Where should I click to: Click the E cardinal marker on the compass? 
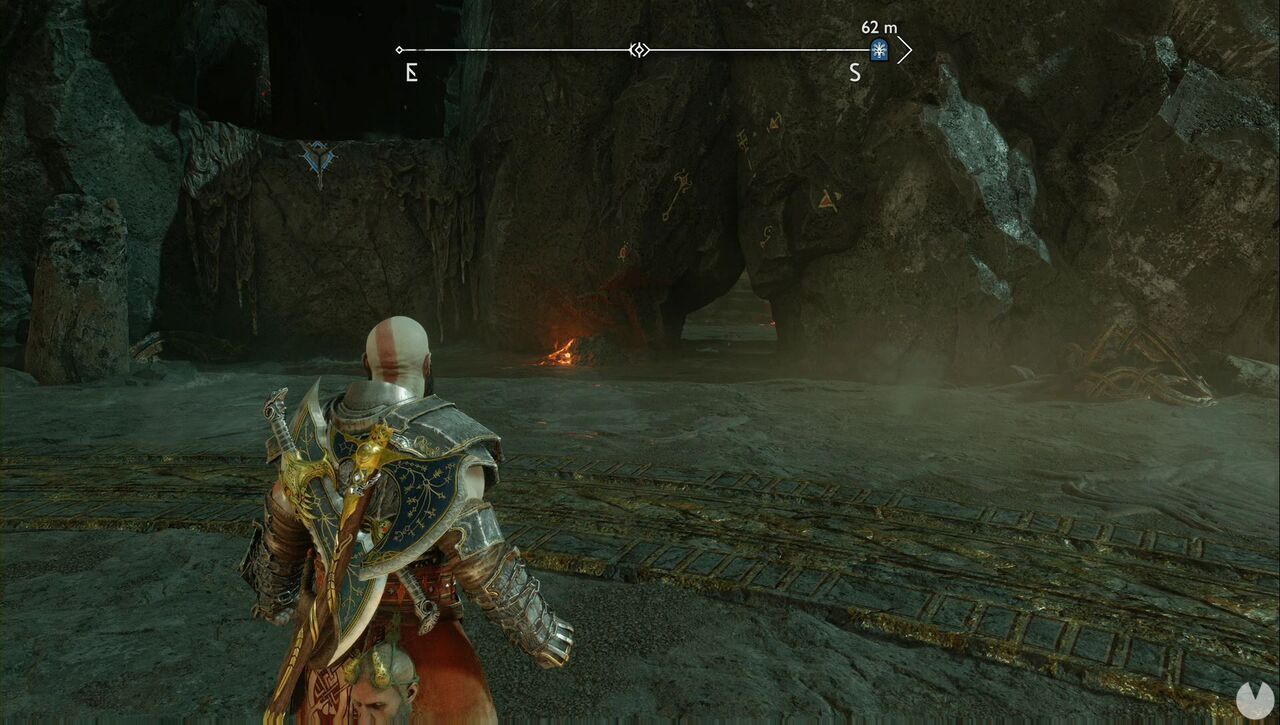[410, 71]
